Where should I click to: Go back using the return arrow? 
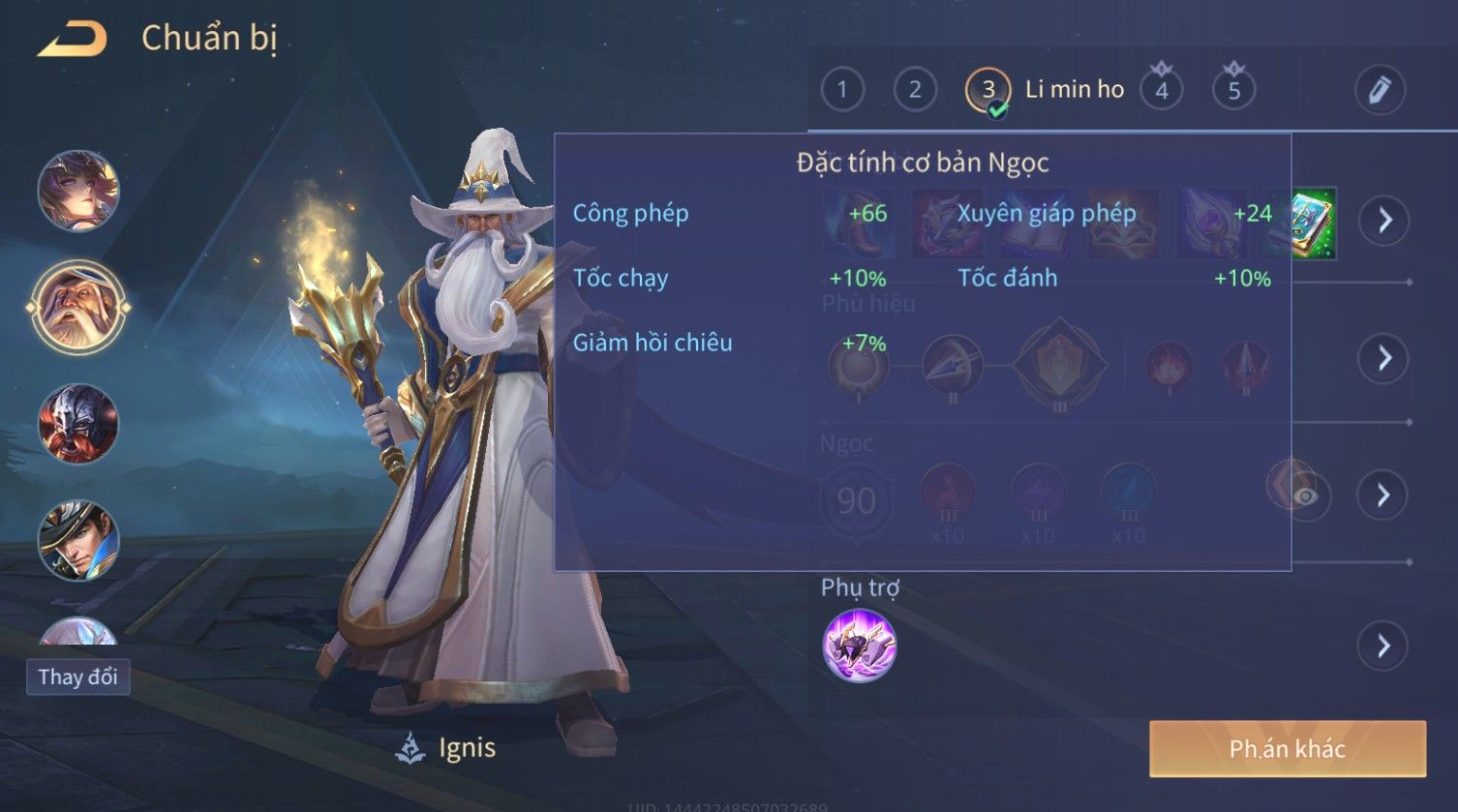click(73, 39)
